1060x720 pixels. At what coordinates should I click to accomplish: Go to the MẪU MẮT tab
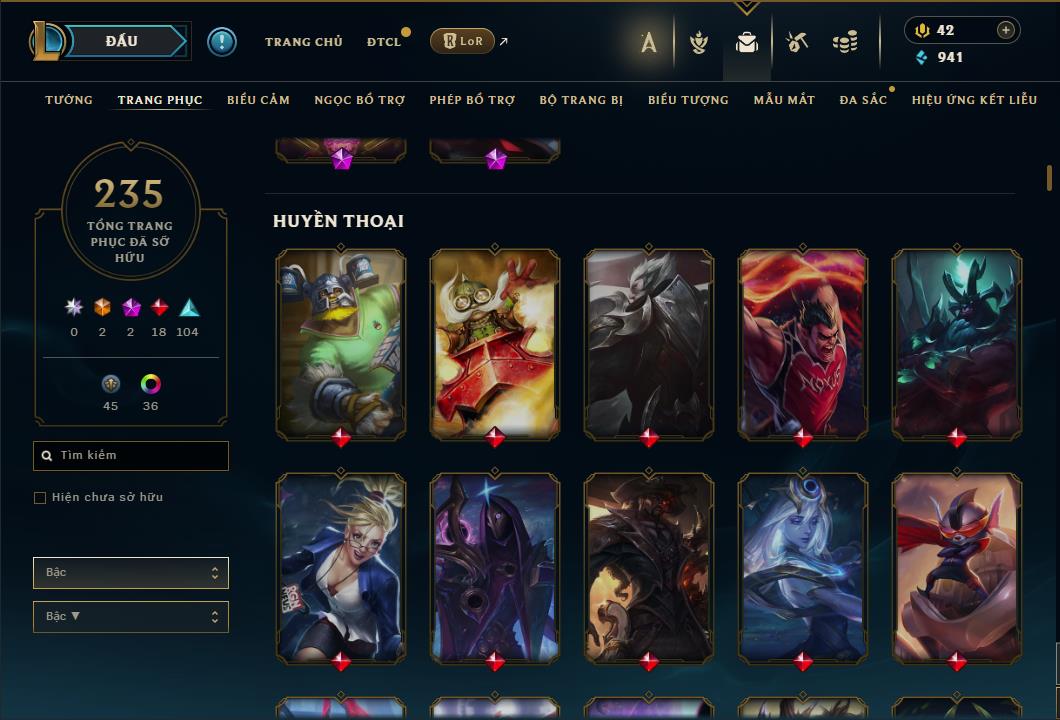tap(784, 100)
